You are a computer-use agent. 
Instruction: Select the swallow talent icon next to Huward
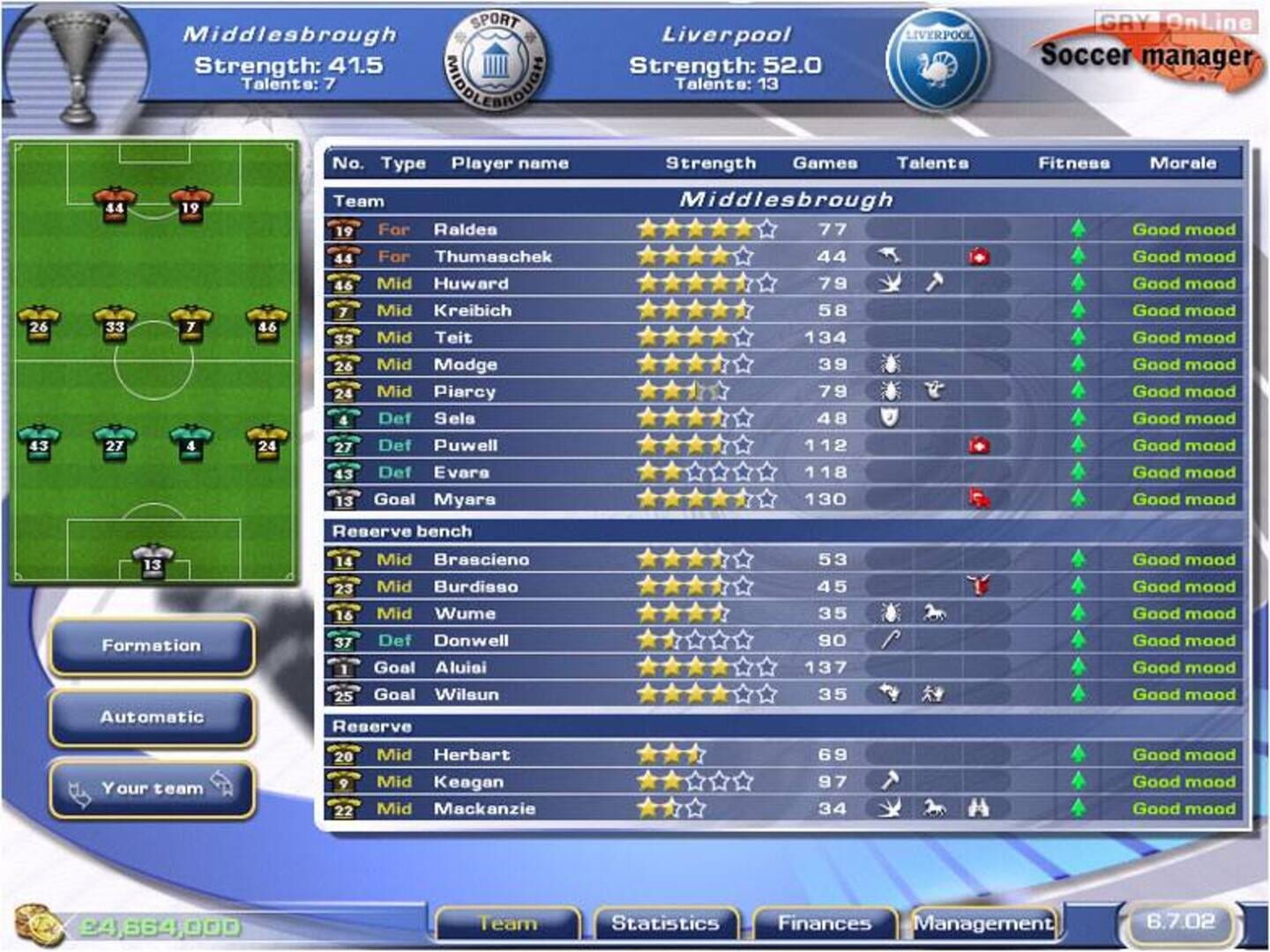[891, 284]
